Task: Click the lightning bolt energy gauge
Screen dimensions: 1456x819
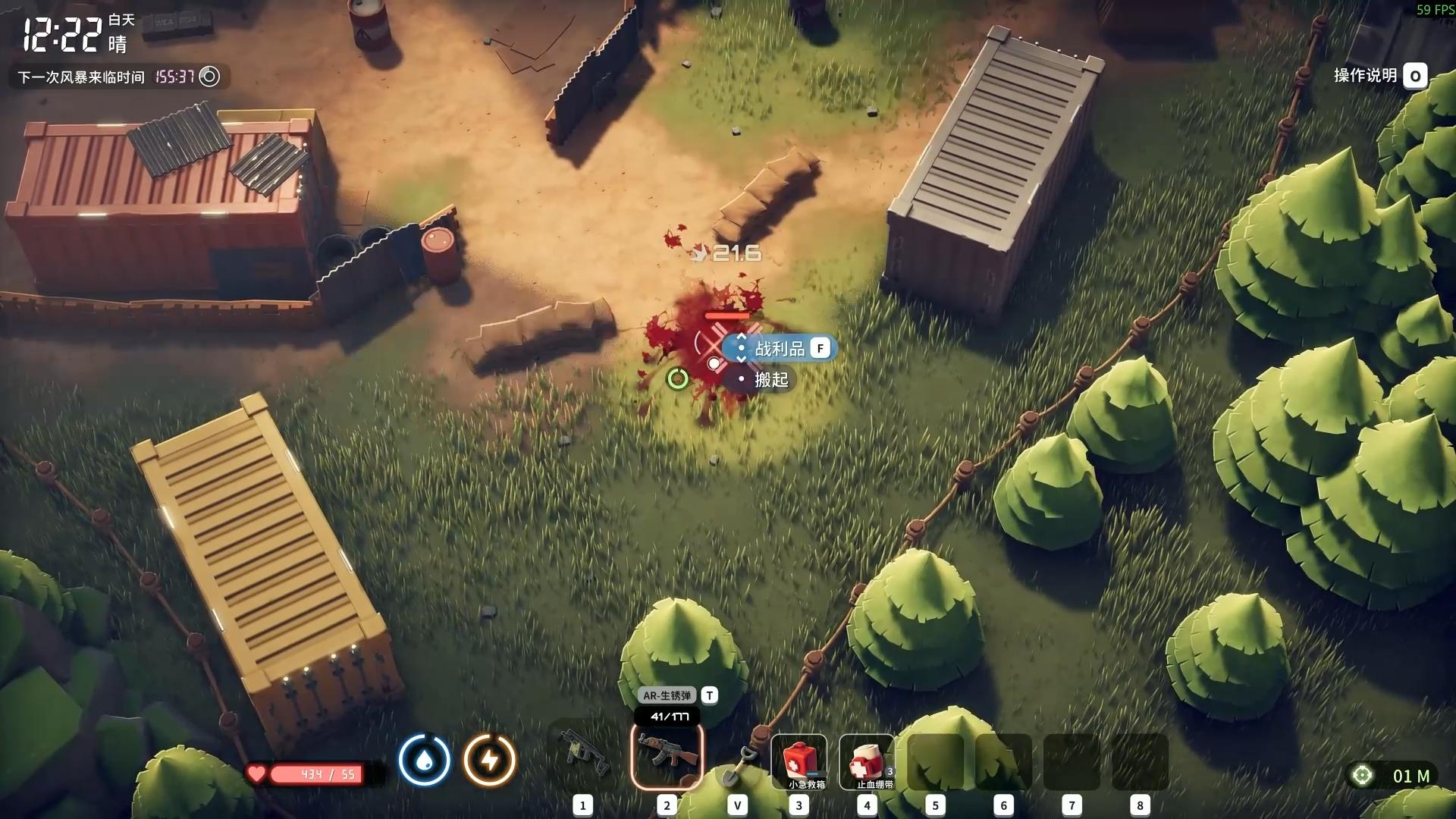Action: click(x=490, y=759)
